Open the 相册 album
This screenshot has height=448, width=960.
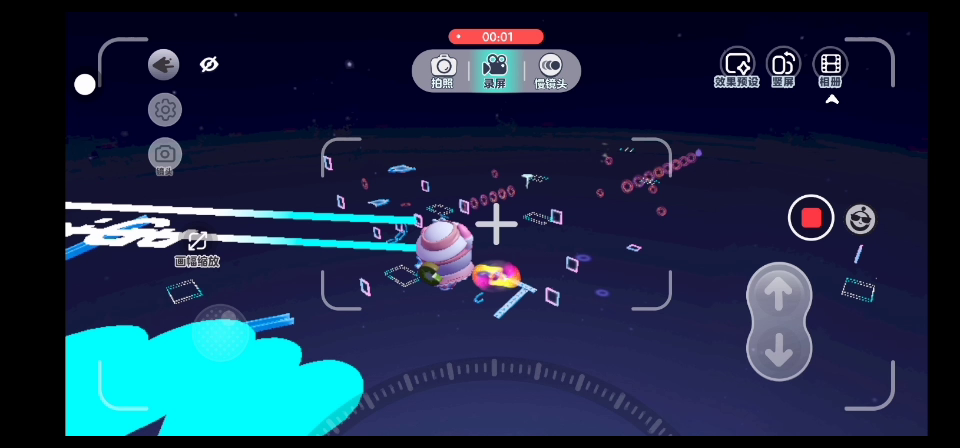[x=830, y=67]
